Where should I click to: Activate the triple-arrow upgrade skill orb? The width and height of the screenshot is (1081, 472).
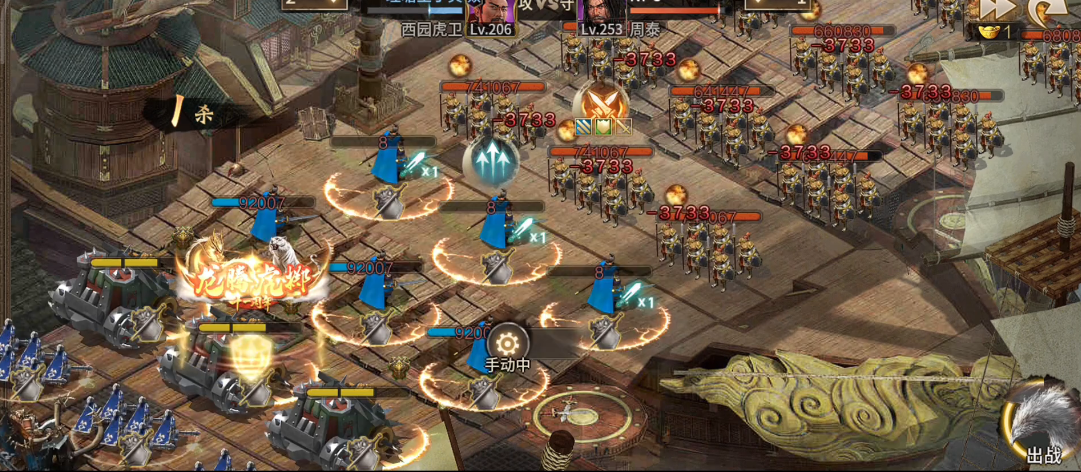coord(490,160)
